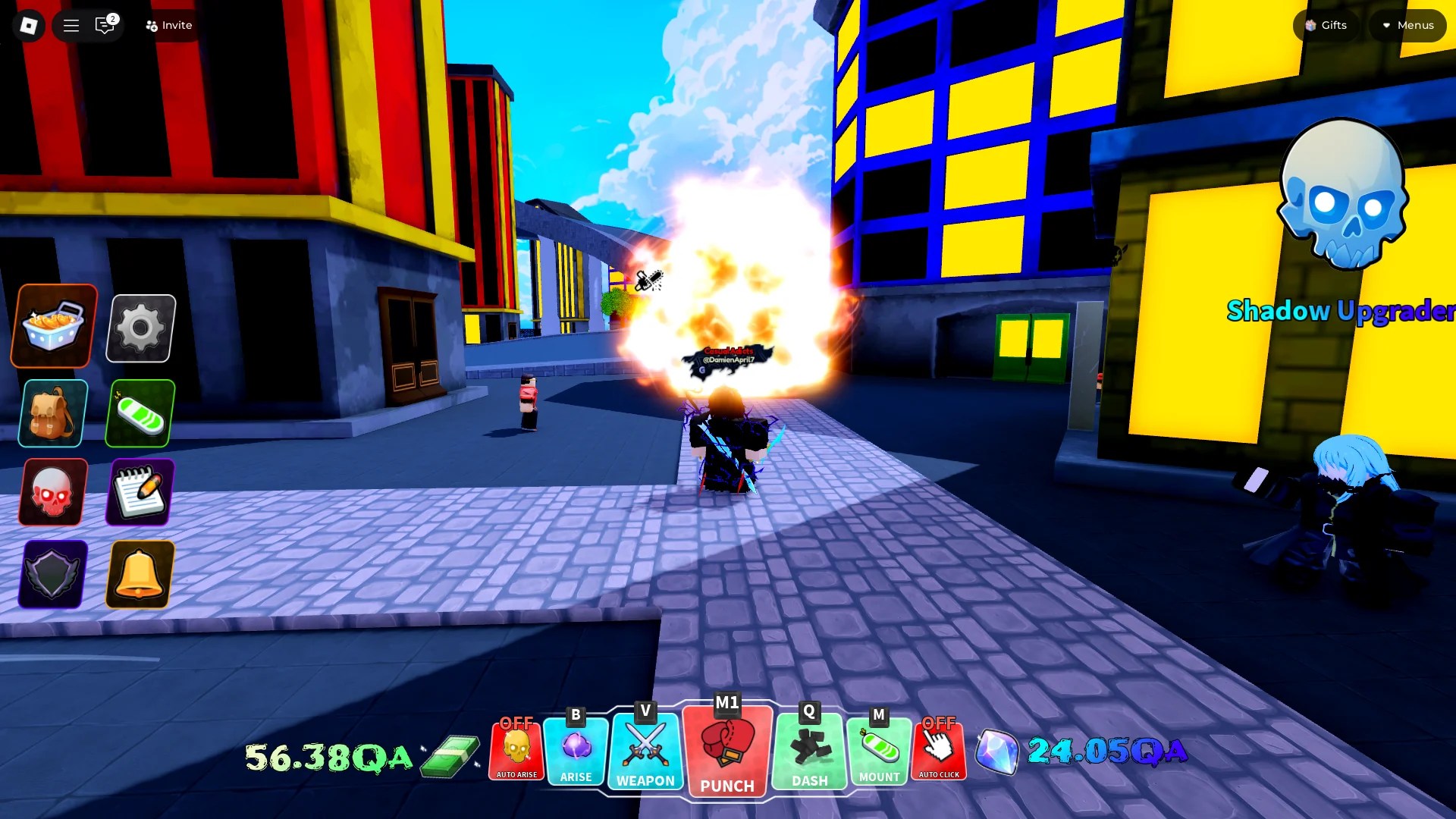Open the Roblox hamburger menu
The height and width of the screenshot is (819, 1456).
coord(70,25)
